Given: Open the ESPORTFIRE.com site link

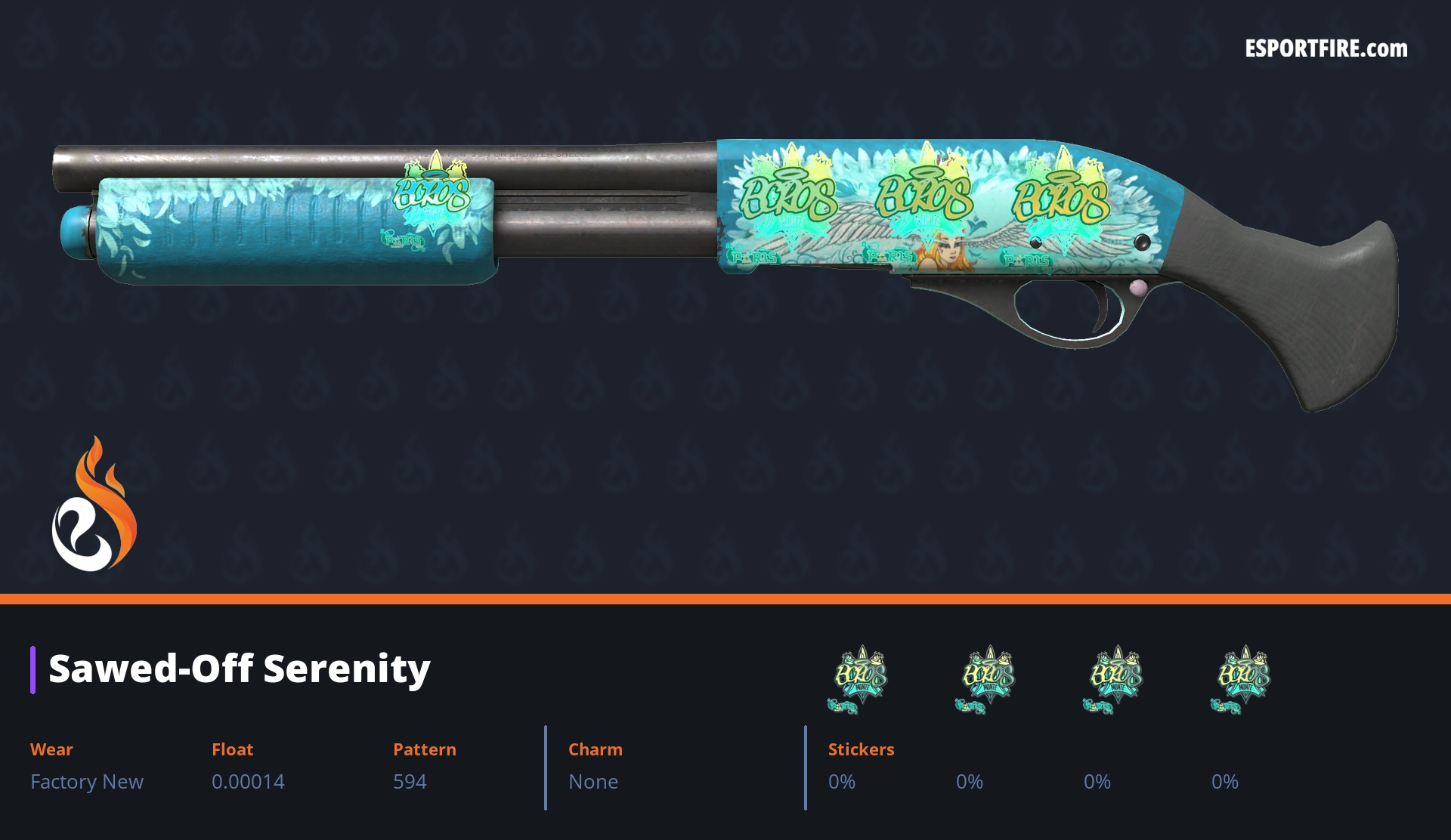Looking at the screenshot, I should 1326,49.
